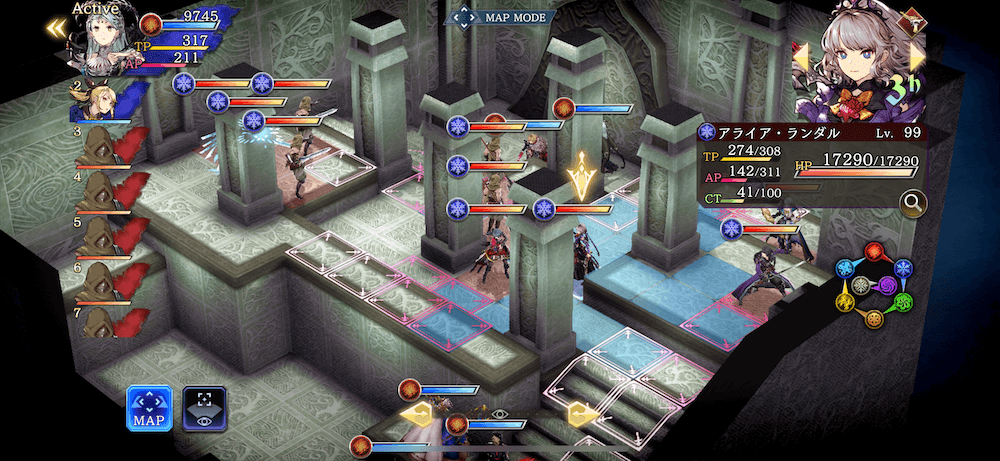Image resolution: width=1000 pixels, height=461 pixels.
Task: Show next unit with right gold arrow
Action: pos(916,57)
